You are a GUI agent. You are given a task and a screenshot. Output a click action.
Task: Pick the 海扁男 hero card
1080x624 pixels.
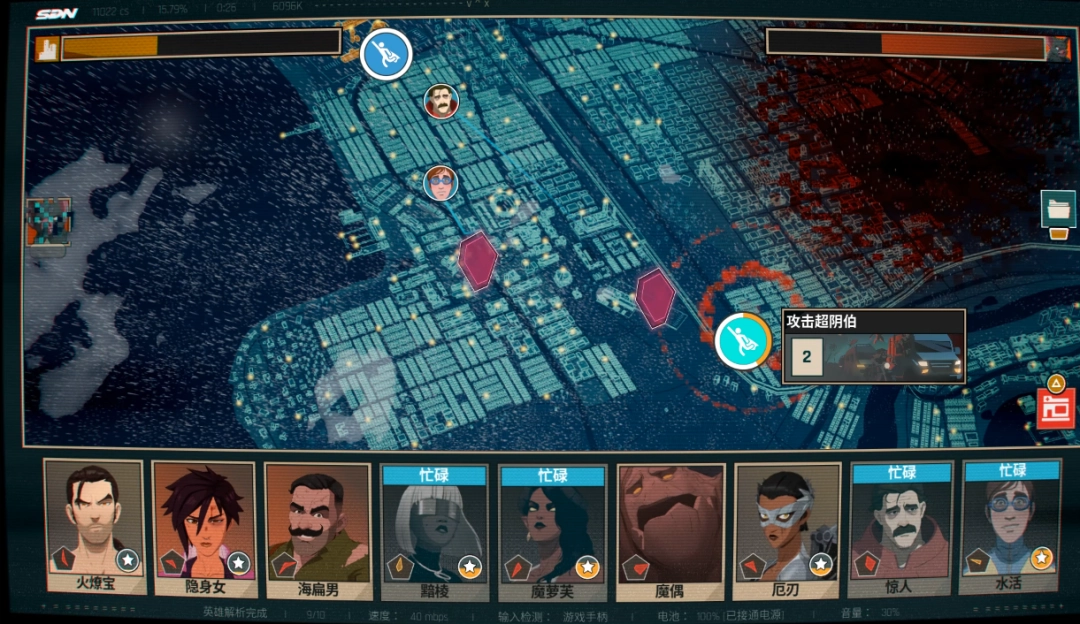coord(317,527)
